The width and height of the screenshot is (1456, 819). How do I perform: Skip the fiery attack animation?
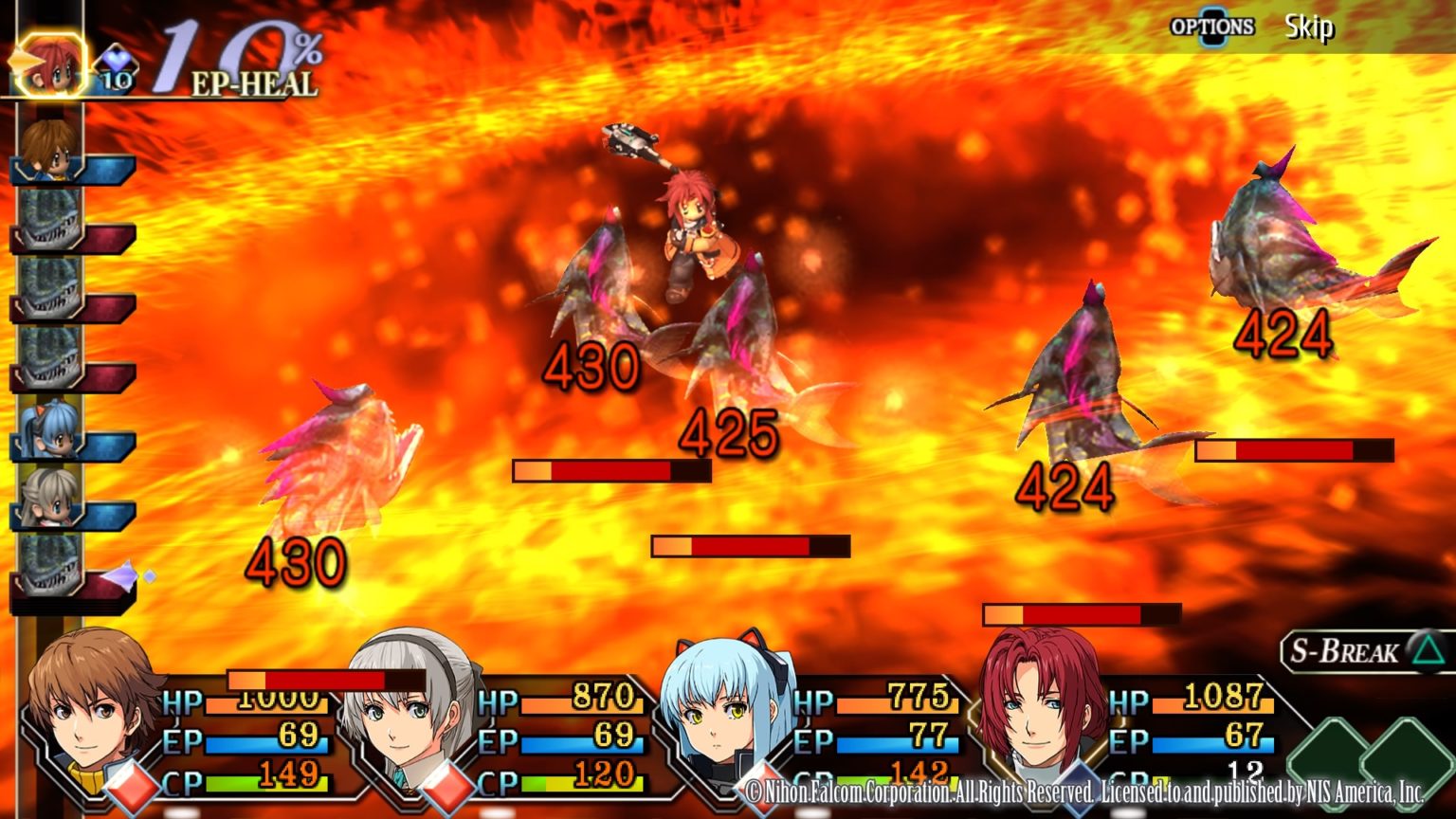pyautogui.click(x=1308, y=27)
